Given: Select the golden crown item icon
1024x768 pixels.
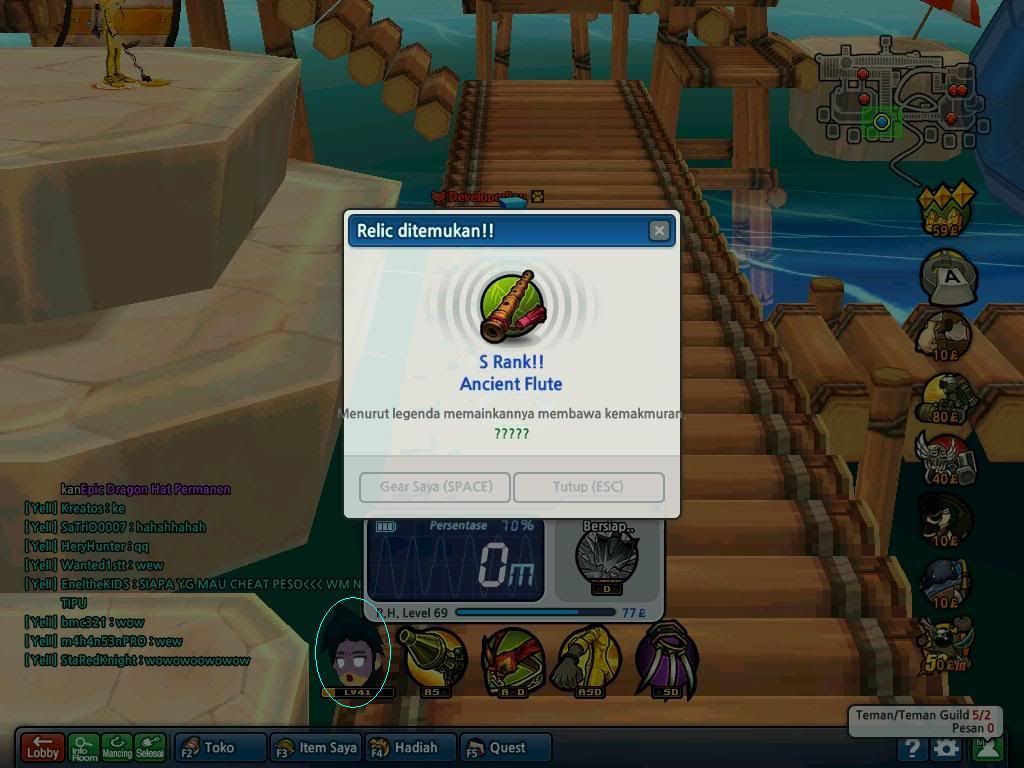Looking at the screenshot, I should click(x=946, y=208).
